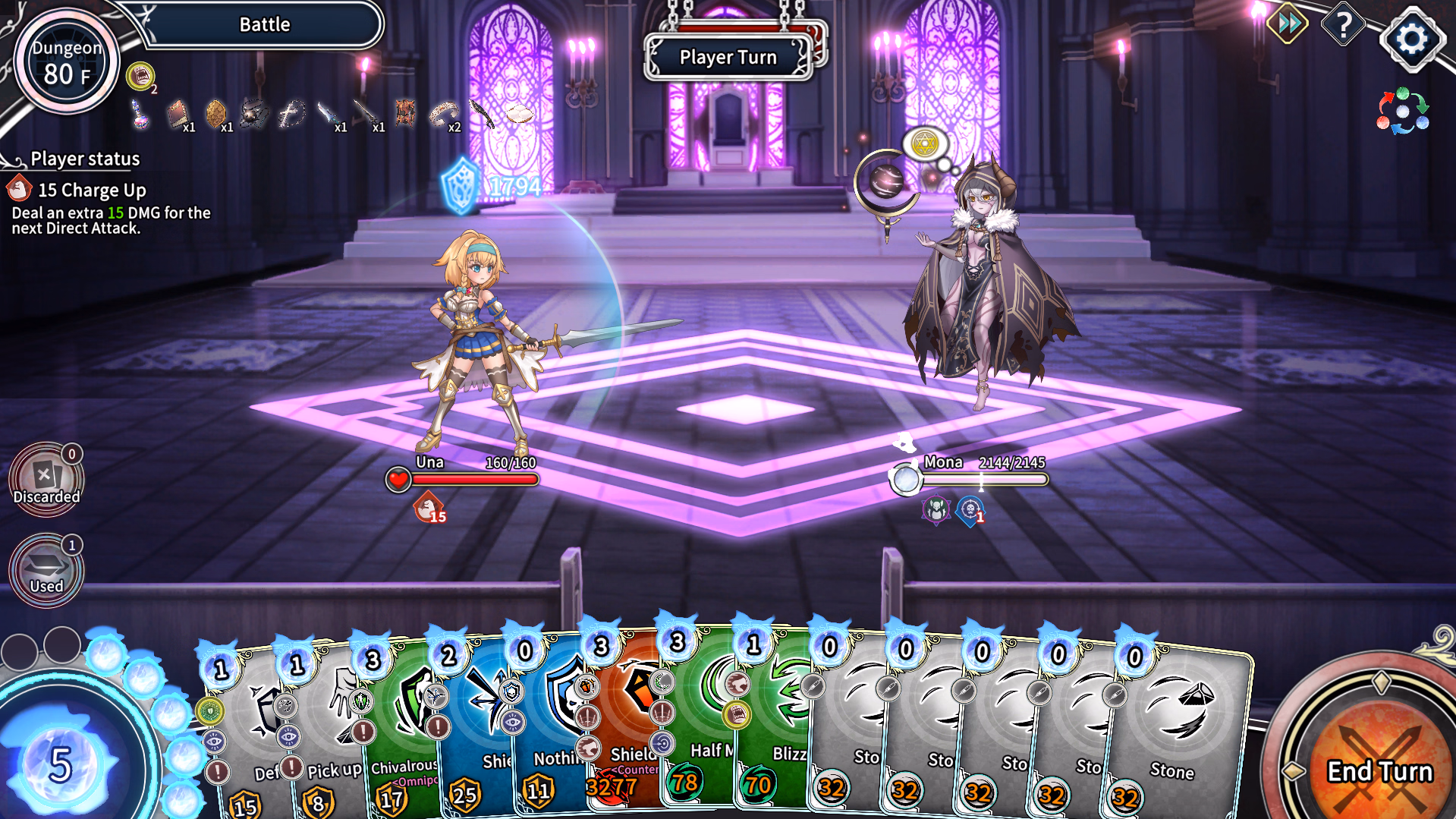Open the Discarded card pile
Screen dimensions: 1456x819
[x=46, y=480]
